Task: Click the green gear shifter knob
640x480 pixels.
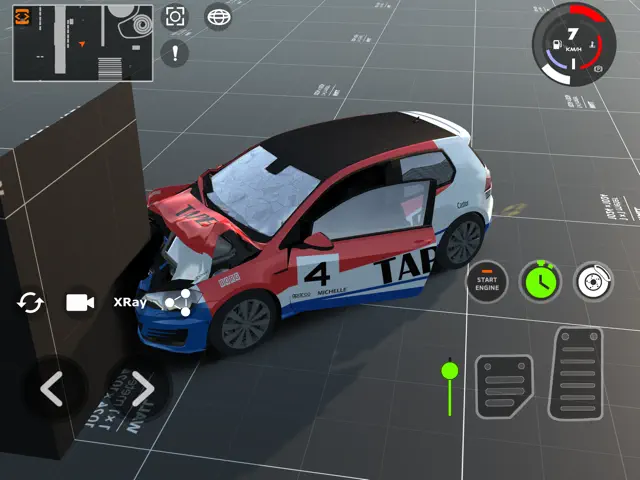Action: (x=450, y=372)
